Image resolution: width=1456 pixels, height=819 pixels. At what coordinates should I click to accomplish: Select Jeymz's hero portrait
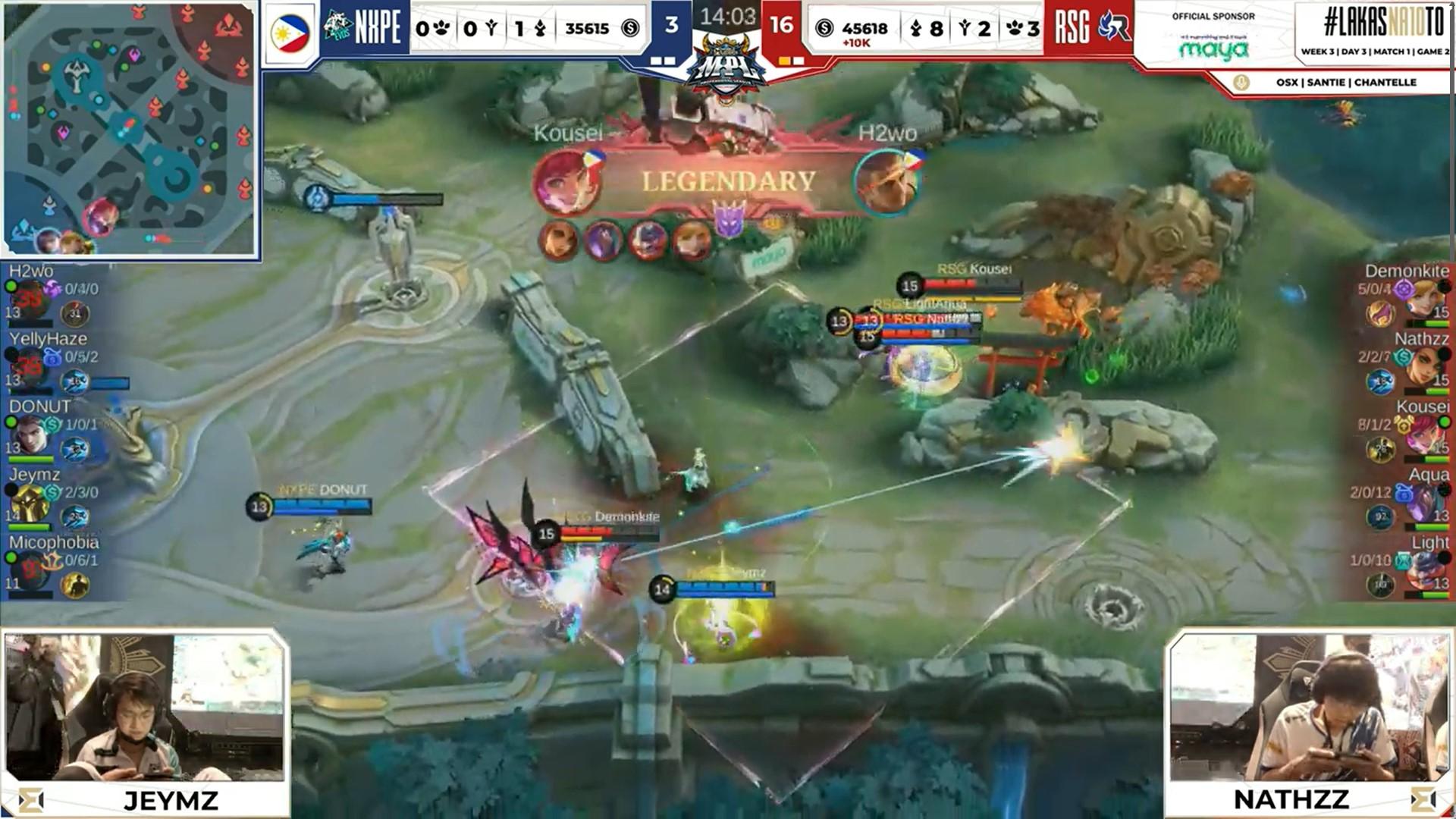coord(28,502)
